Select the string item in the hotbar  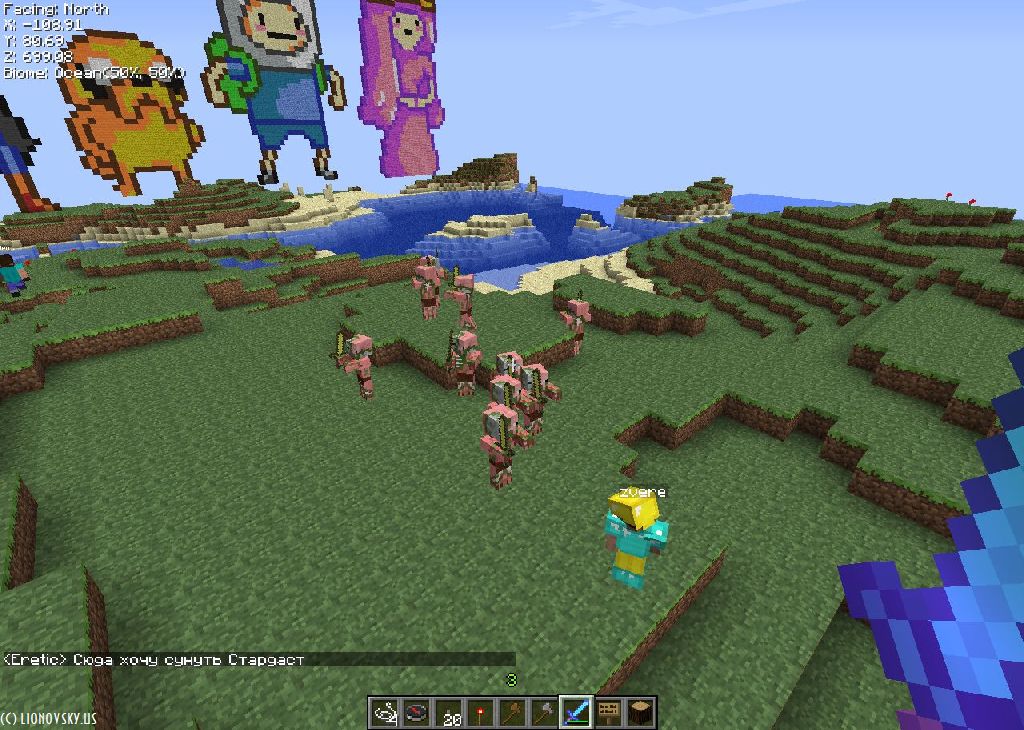pyautogui.click(x=385, y=712)
